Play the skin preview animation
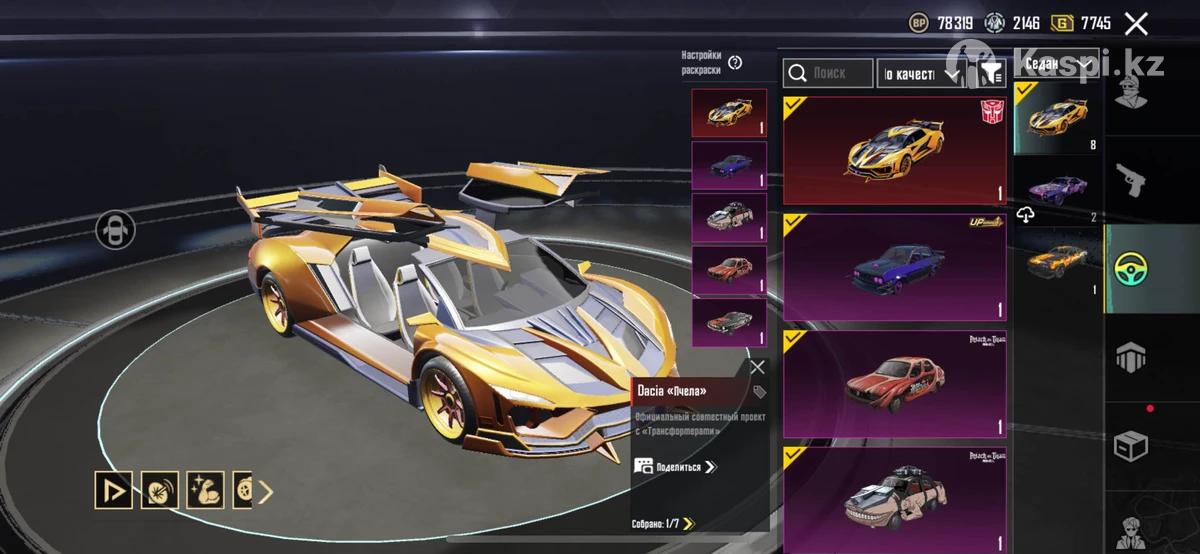1200x554 pixels. (113, 490)
